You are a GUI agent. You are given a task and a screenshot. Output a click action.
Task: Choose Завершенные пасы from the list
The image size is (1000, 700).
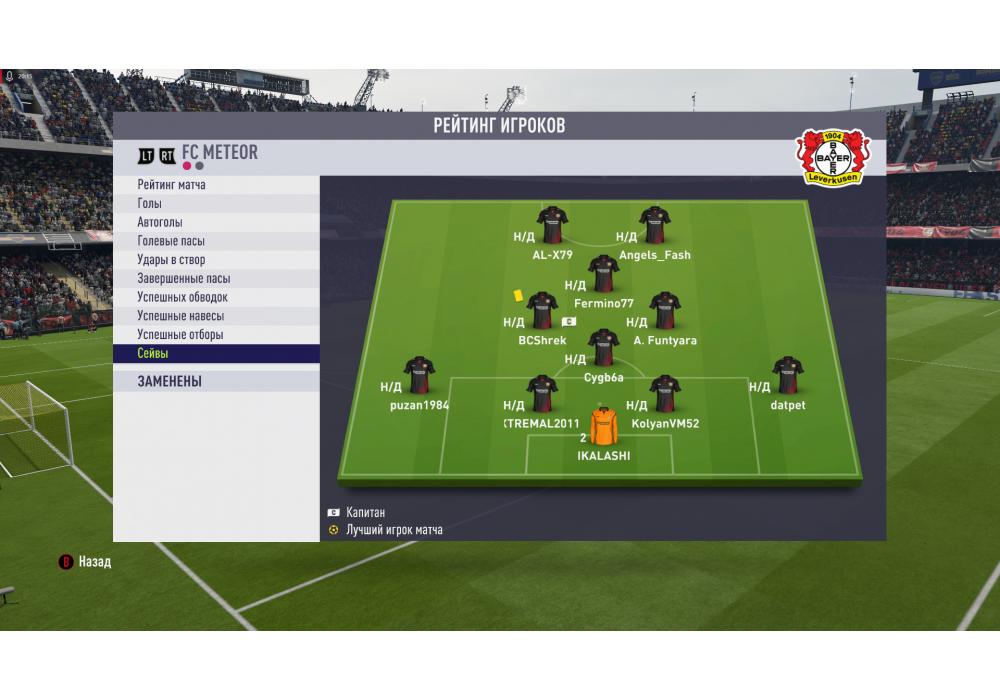(x=184, y=279)
